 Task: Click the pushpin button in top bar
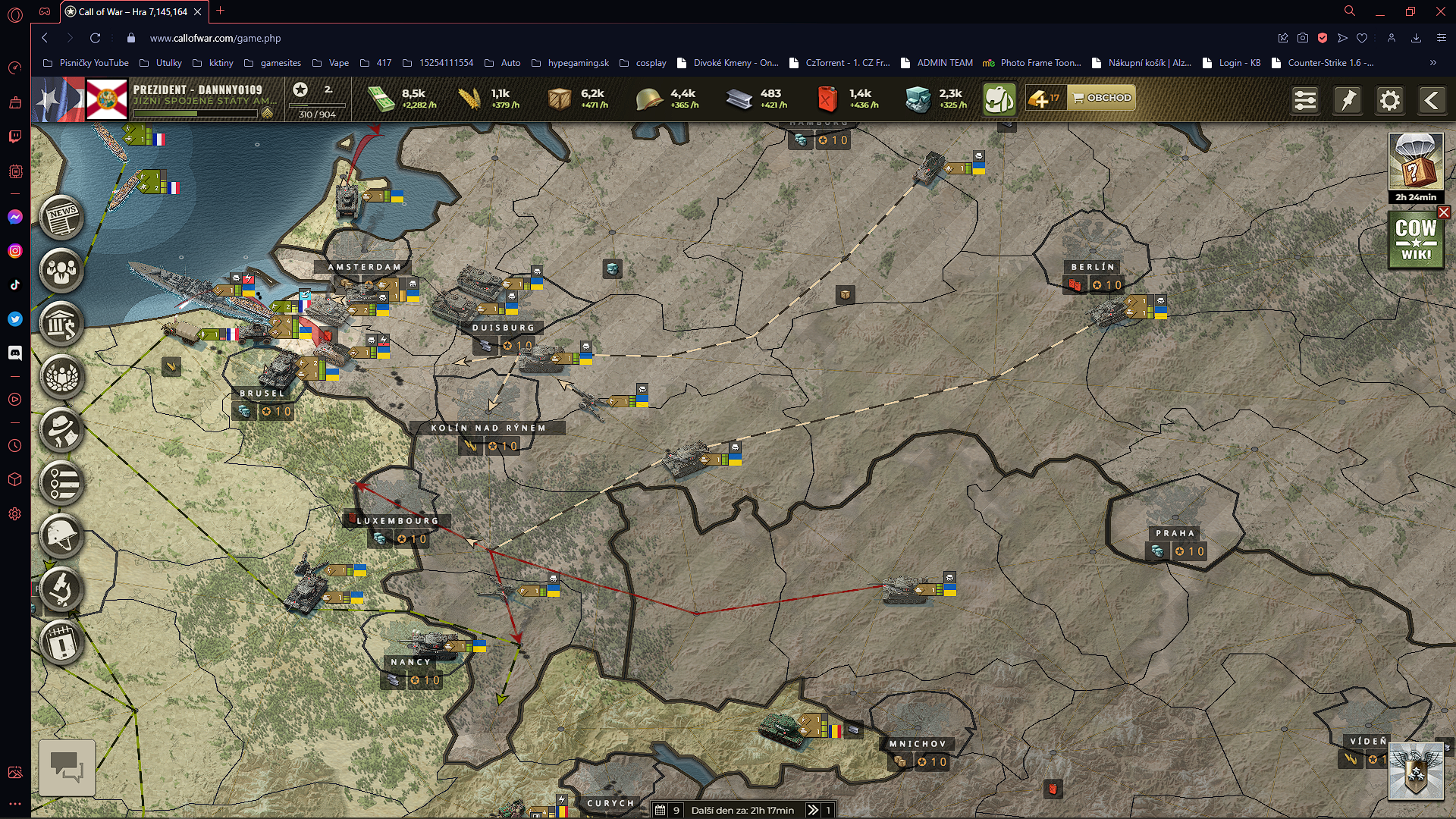pyautogui.click(x=1348, y=100)
